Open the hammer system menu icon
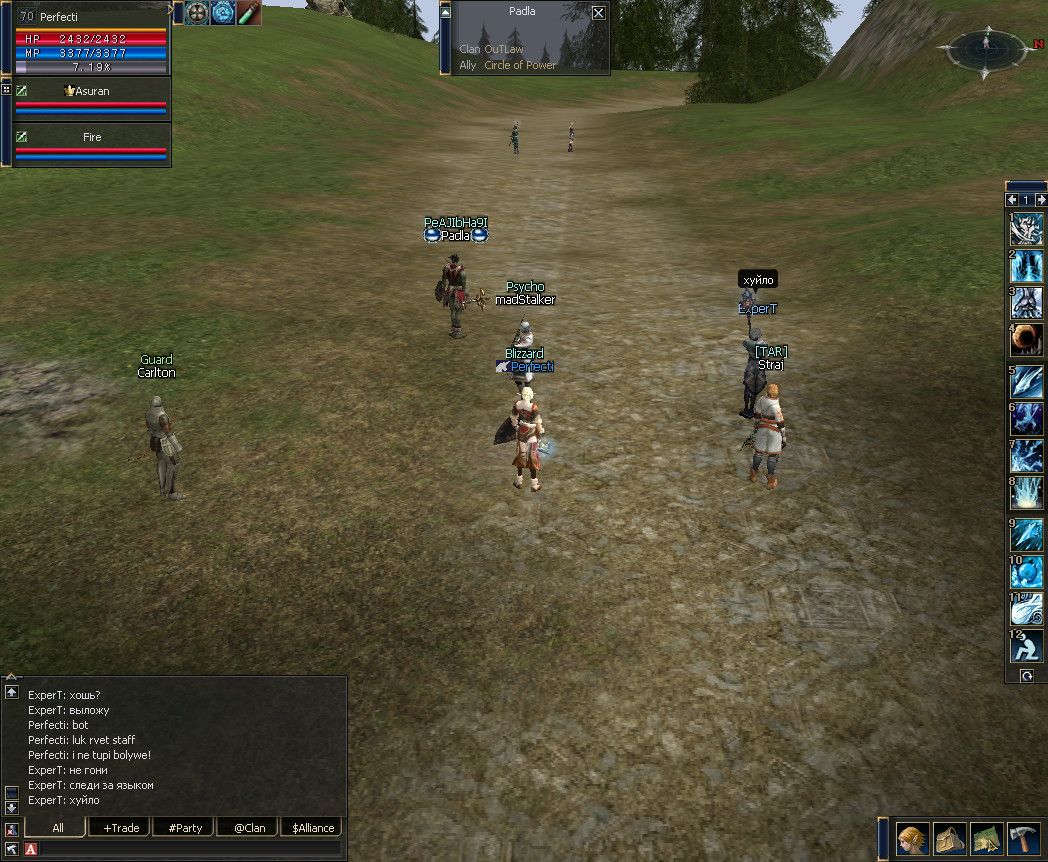The width and height of the screenshot is (1048, 862). pos(1024,838)
